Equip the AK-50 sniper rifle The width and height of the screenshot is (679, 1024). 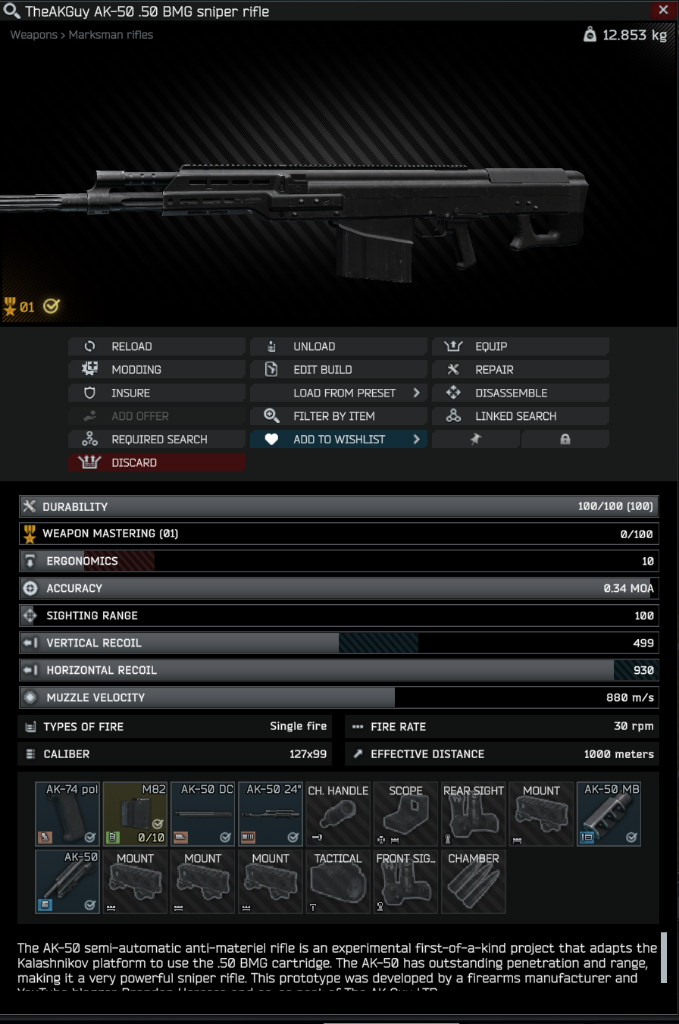520,347
